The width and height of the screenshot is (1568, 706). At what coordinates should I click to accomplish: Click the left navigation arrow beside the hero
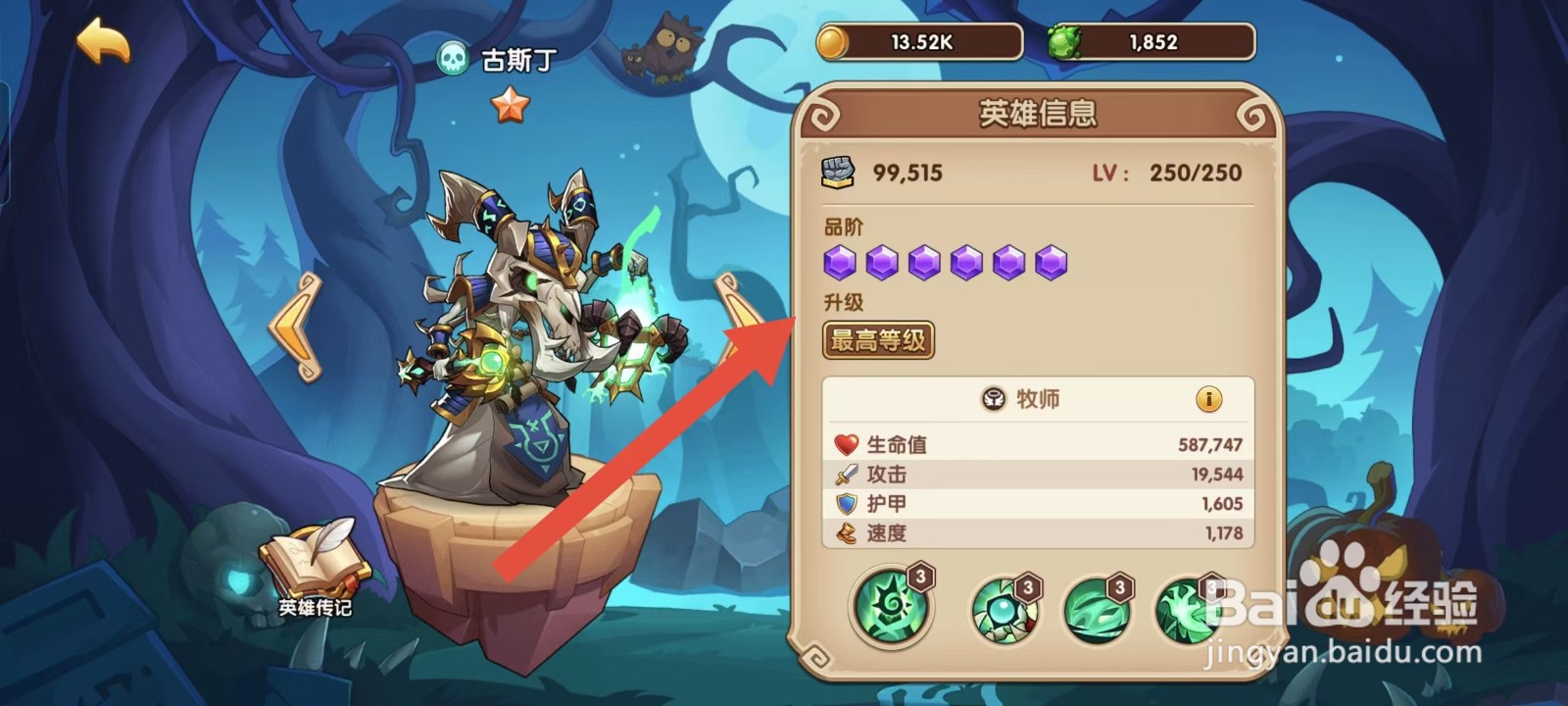(297, 324)
